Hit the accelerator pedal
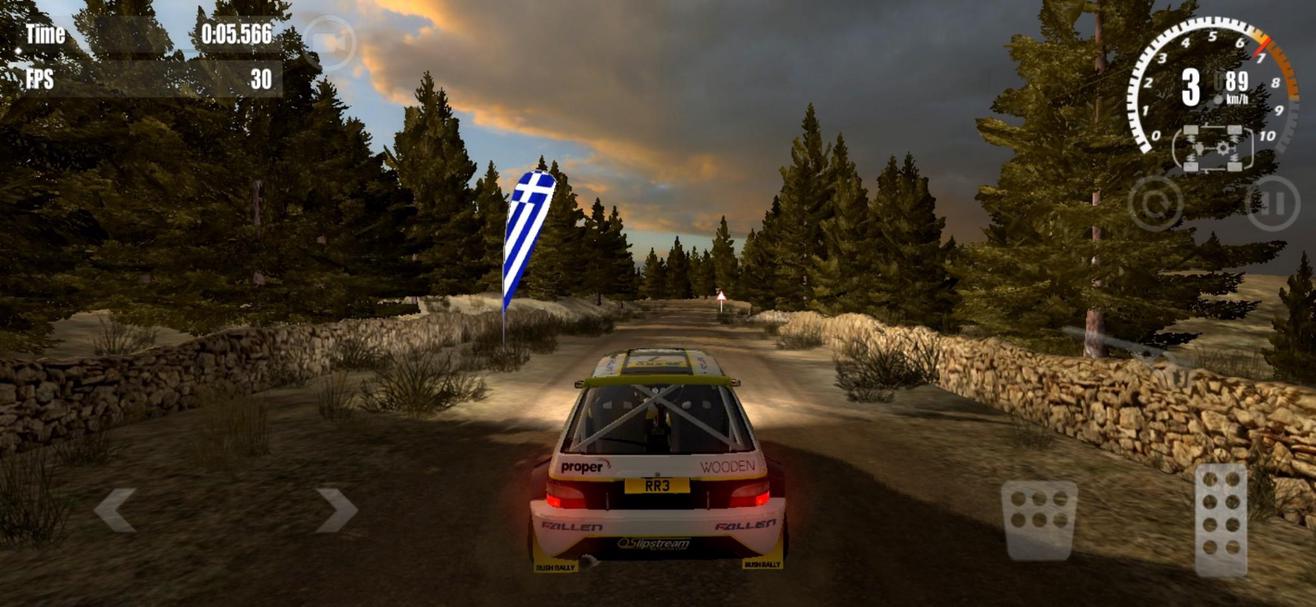This screenshot has height=607, width=1316. (x=1221, y=519)
